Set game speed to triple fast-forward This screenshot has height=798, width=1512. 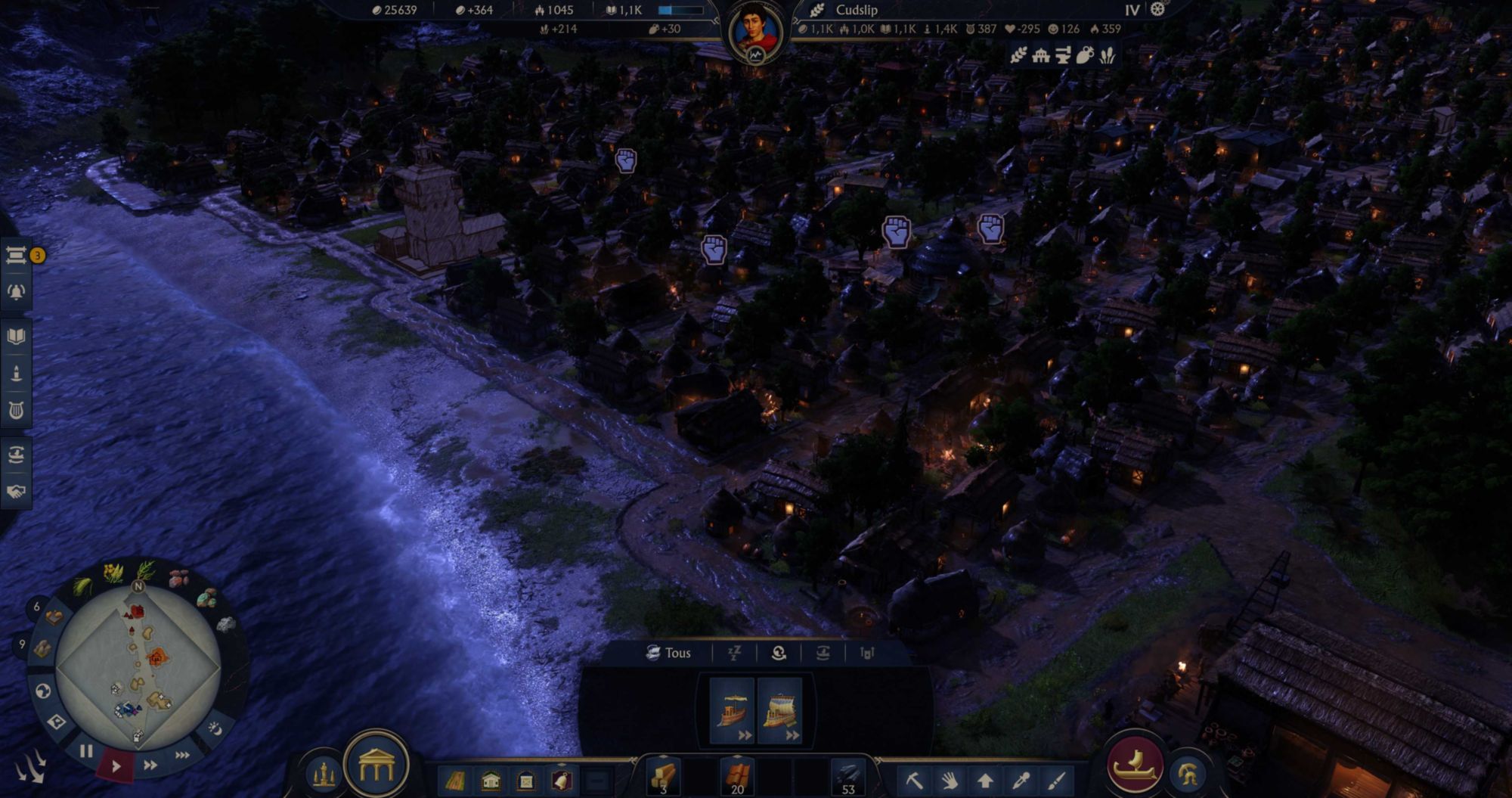(x=182, y=755)
